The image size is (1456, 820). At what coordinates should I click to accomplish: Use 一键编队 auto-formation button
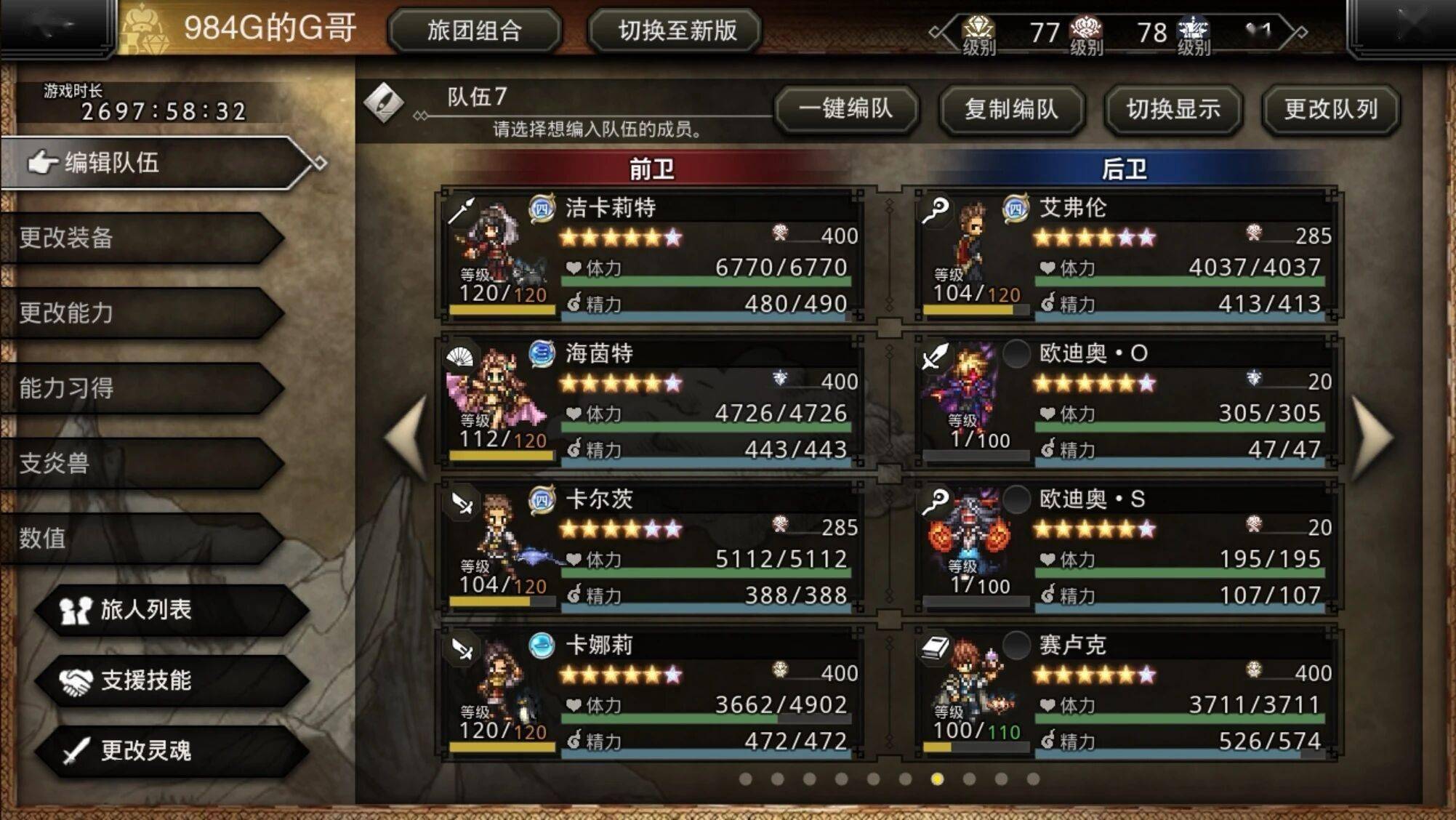click(x=846, y=109)
